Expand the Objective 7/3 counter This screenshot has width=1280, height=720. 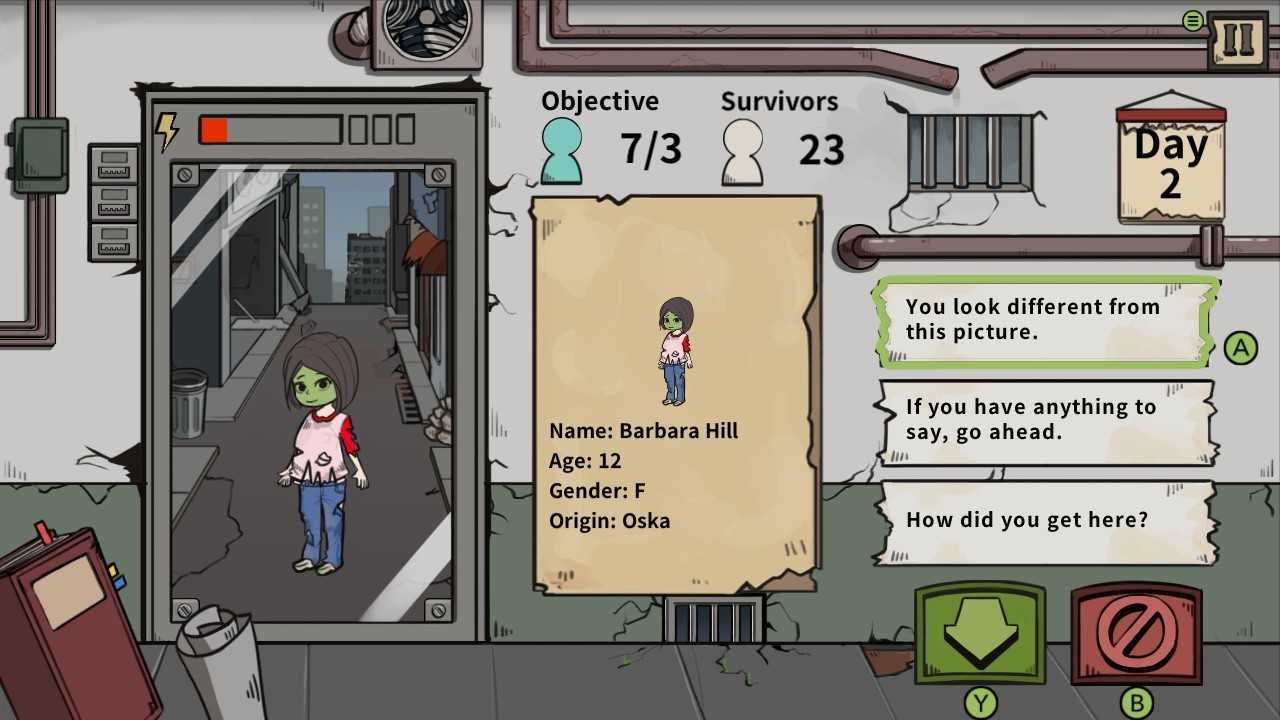click(x=651, y=150)
